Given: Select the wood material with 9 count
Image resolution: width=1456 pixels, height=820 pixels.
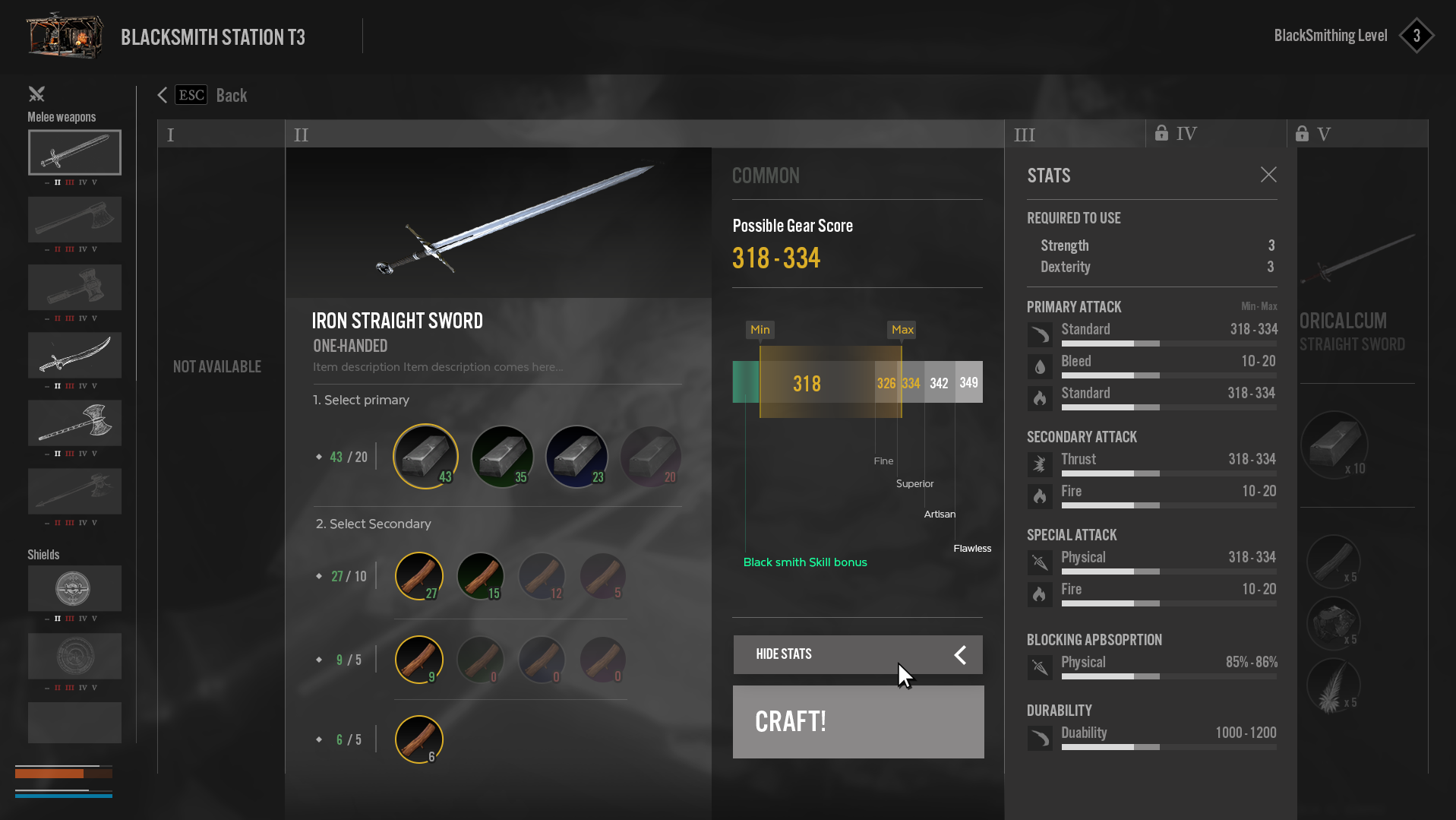Looking at the screenshot, I should click(x=418, y=660).
